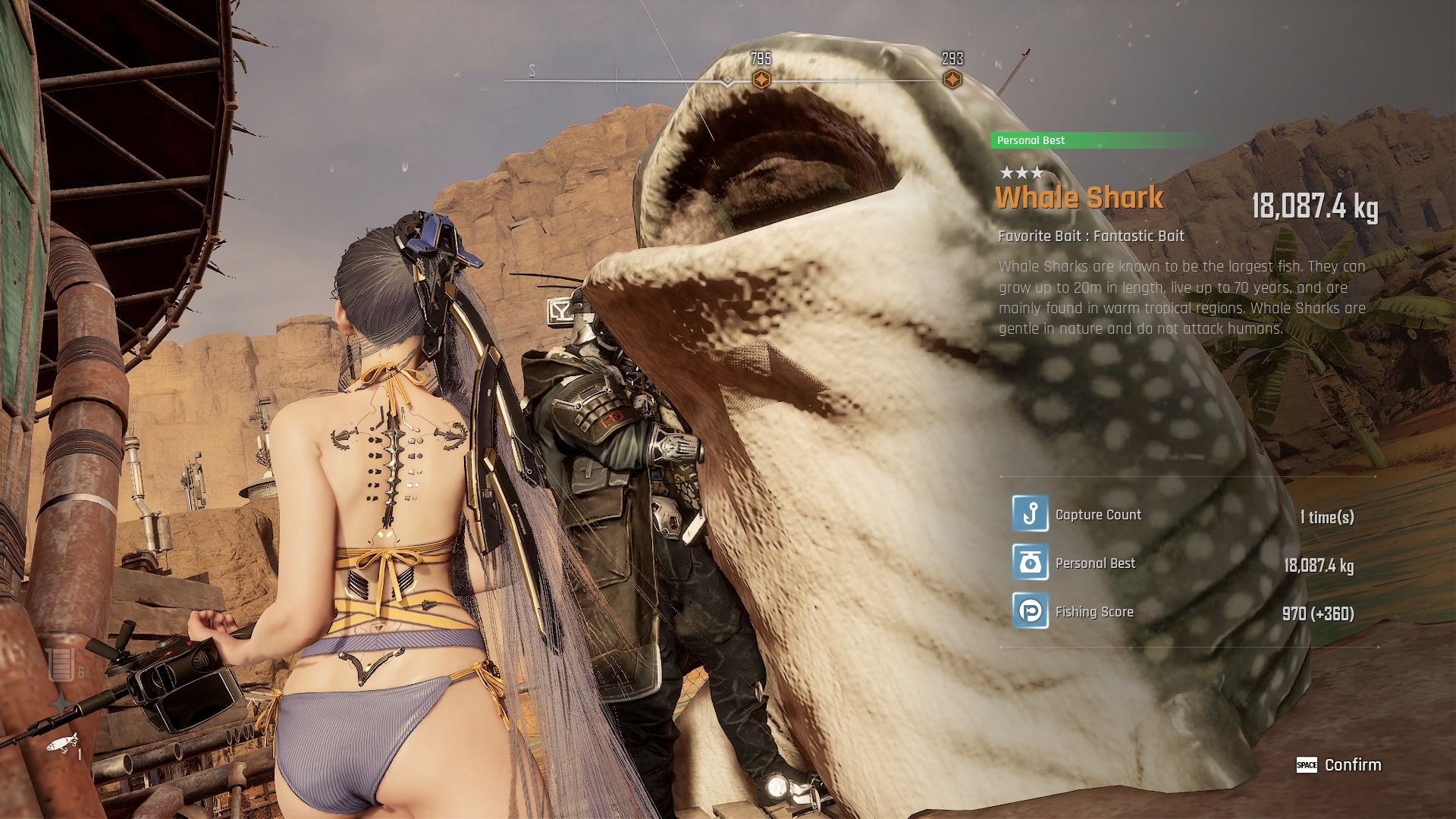Click the Capture Count hook icon

pyautogui.click(x=1030, y=514)
